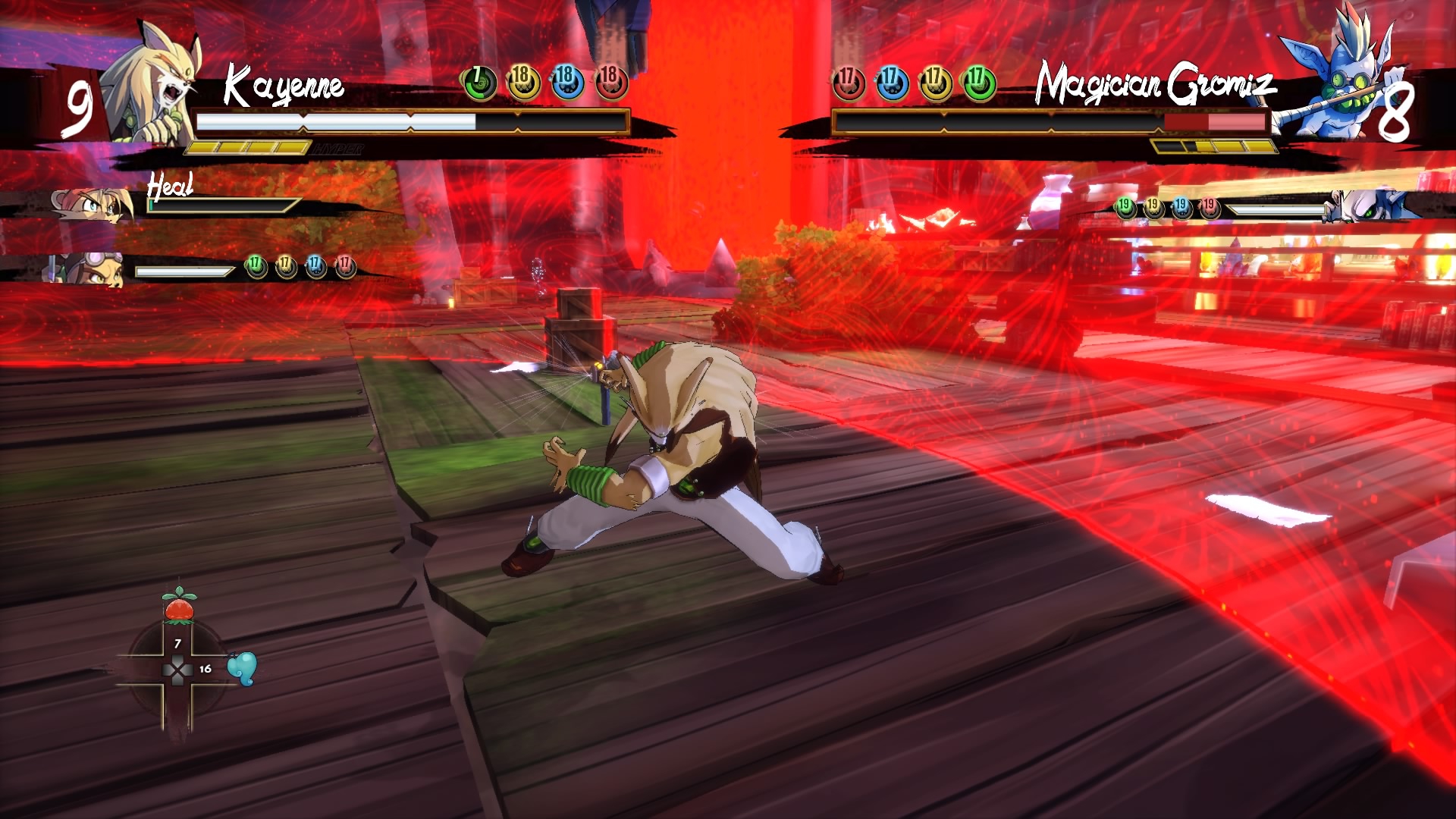1456x819 pixels.
Task: Click the d-pad item selector center
Action: click(178, 670)
